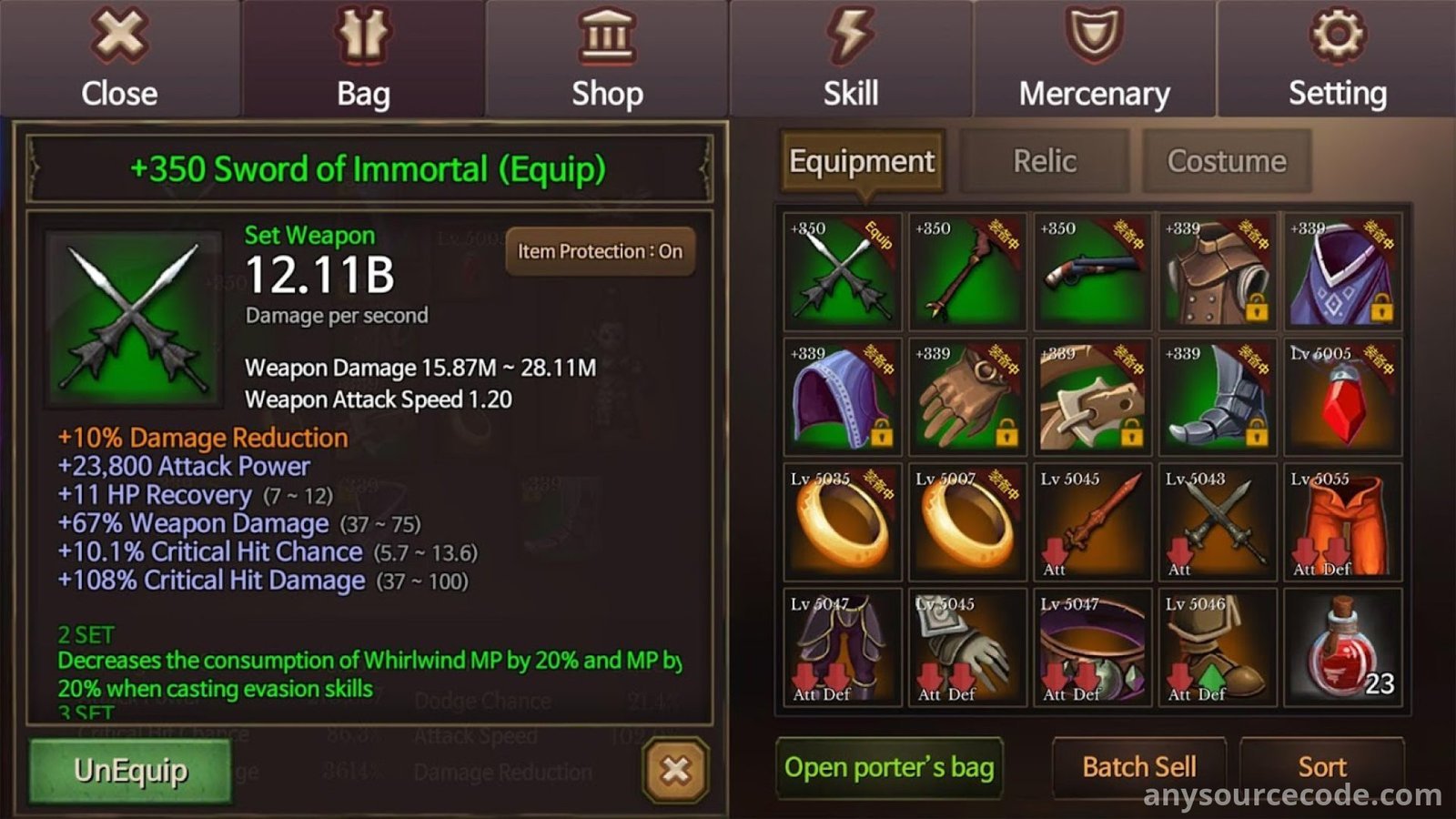Viewport: 1456px width, 819px height.
Task: UnEquip the Sword of Immortal
Action: [x=130, y=771]
